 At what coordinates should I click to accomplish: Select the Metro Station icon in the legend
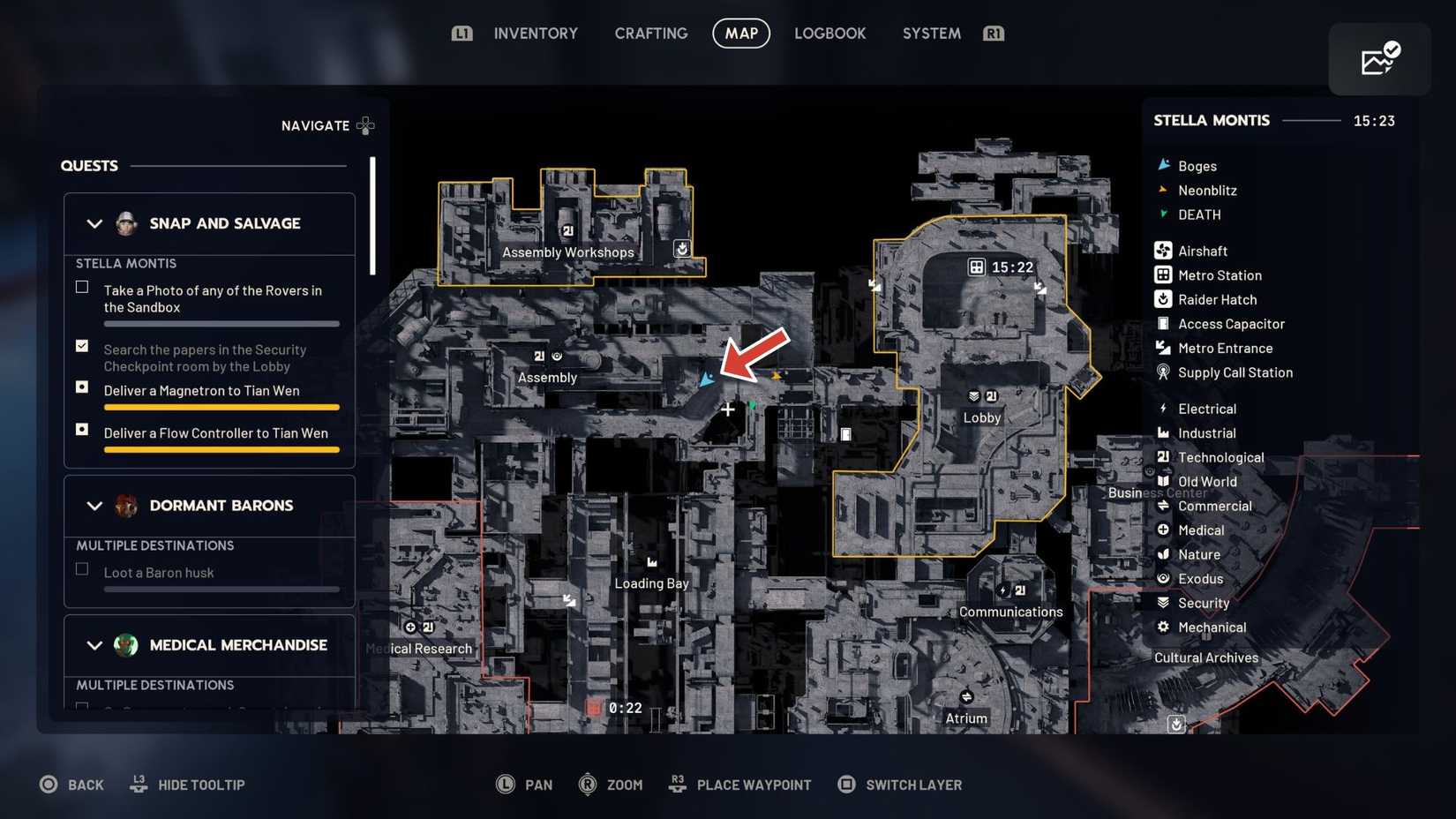pyautogui.click(x=1163, y=274)
